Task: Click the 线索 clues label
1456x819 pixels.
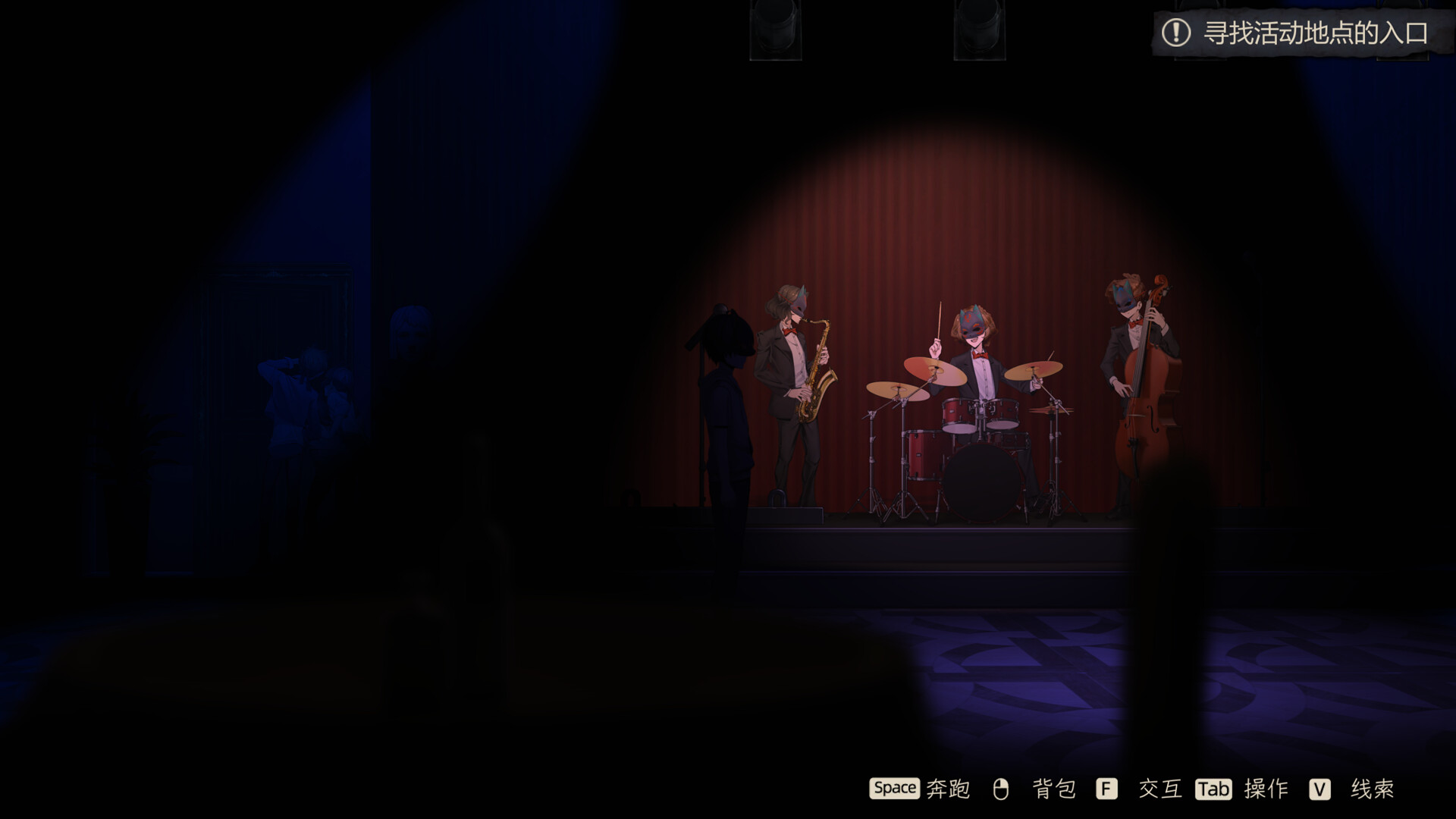Action: coord(1374,789)
